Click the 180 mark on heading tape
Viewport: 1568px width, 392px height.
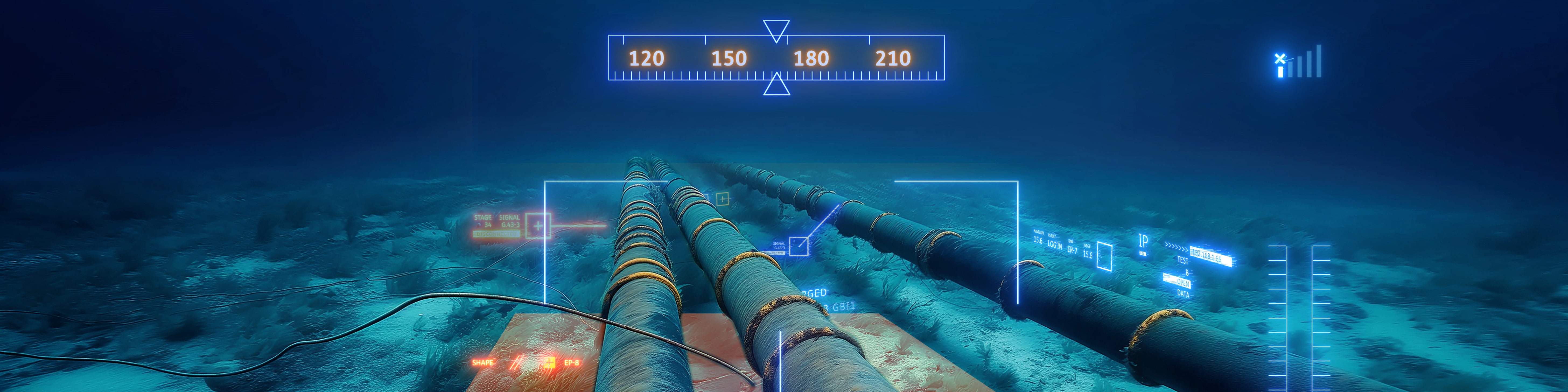pos(811,58)
